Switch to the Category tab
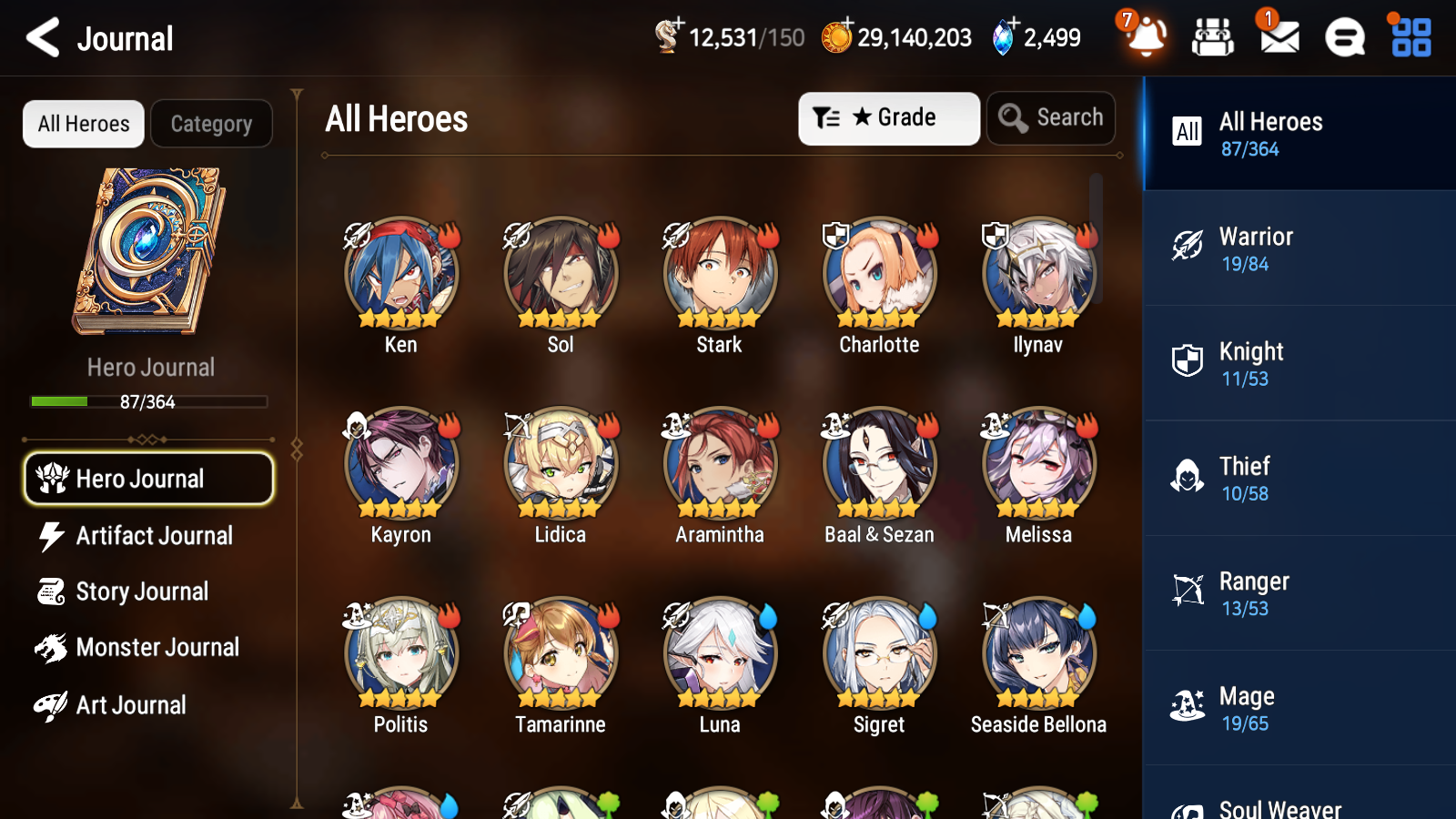This screenshot has width=1456, height=819. [x=211, y=124]
